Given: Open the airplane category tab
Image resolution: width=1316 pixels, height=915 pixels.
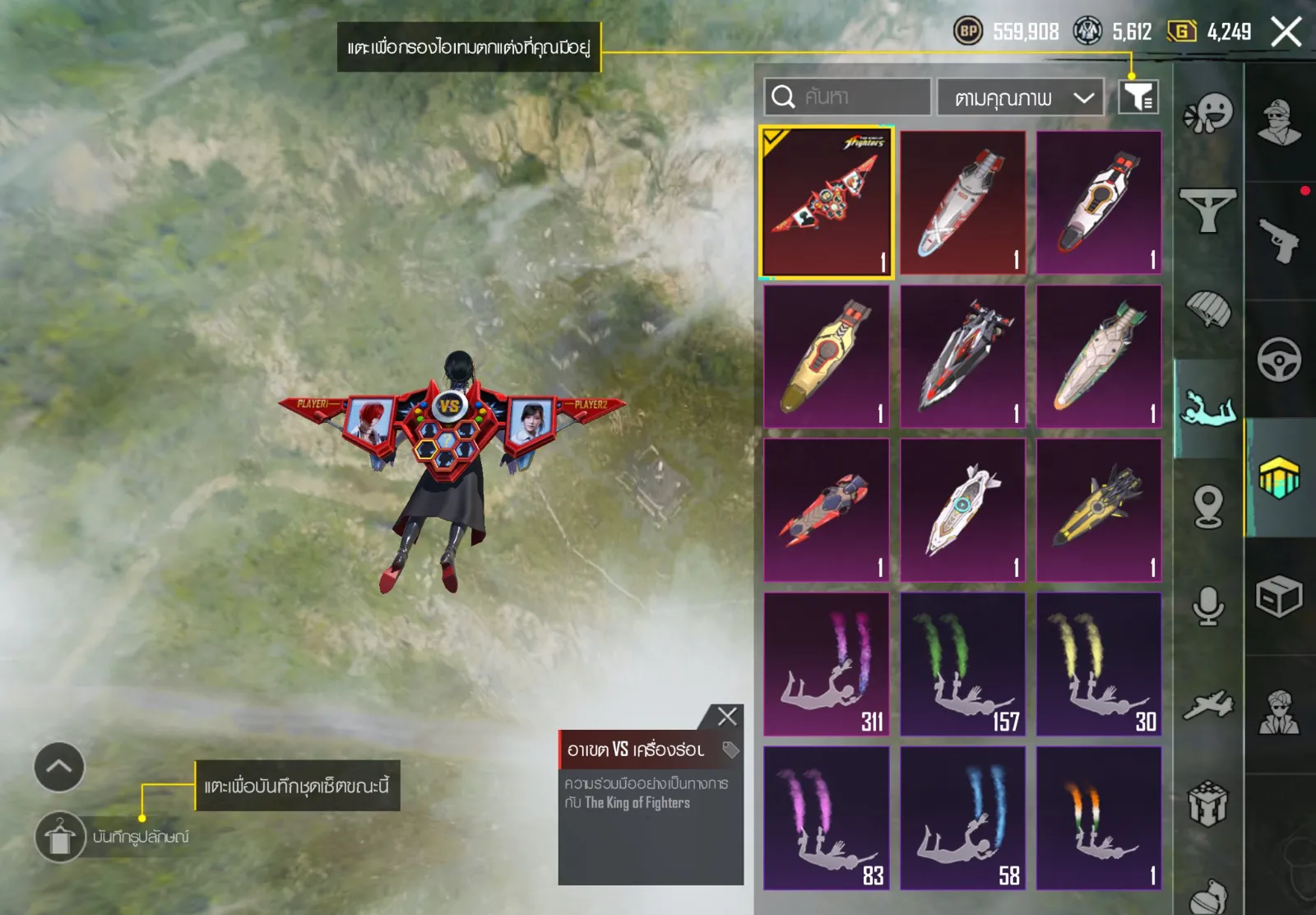Looking at the screenshot, I should (x=1208, y=705).
